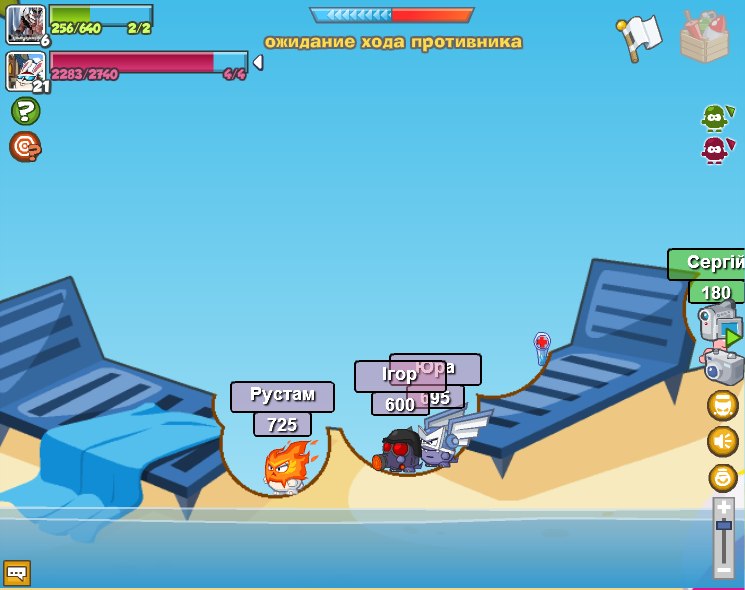Click the round gold button above the speaker
Screen dimensions: 745x590
722,405
